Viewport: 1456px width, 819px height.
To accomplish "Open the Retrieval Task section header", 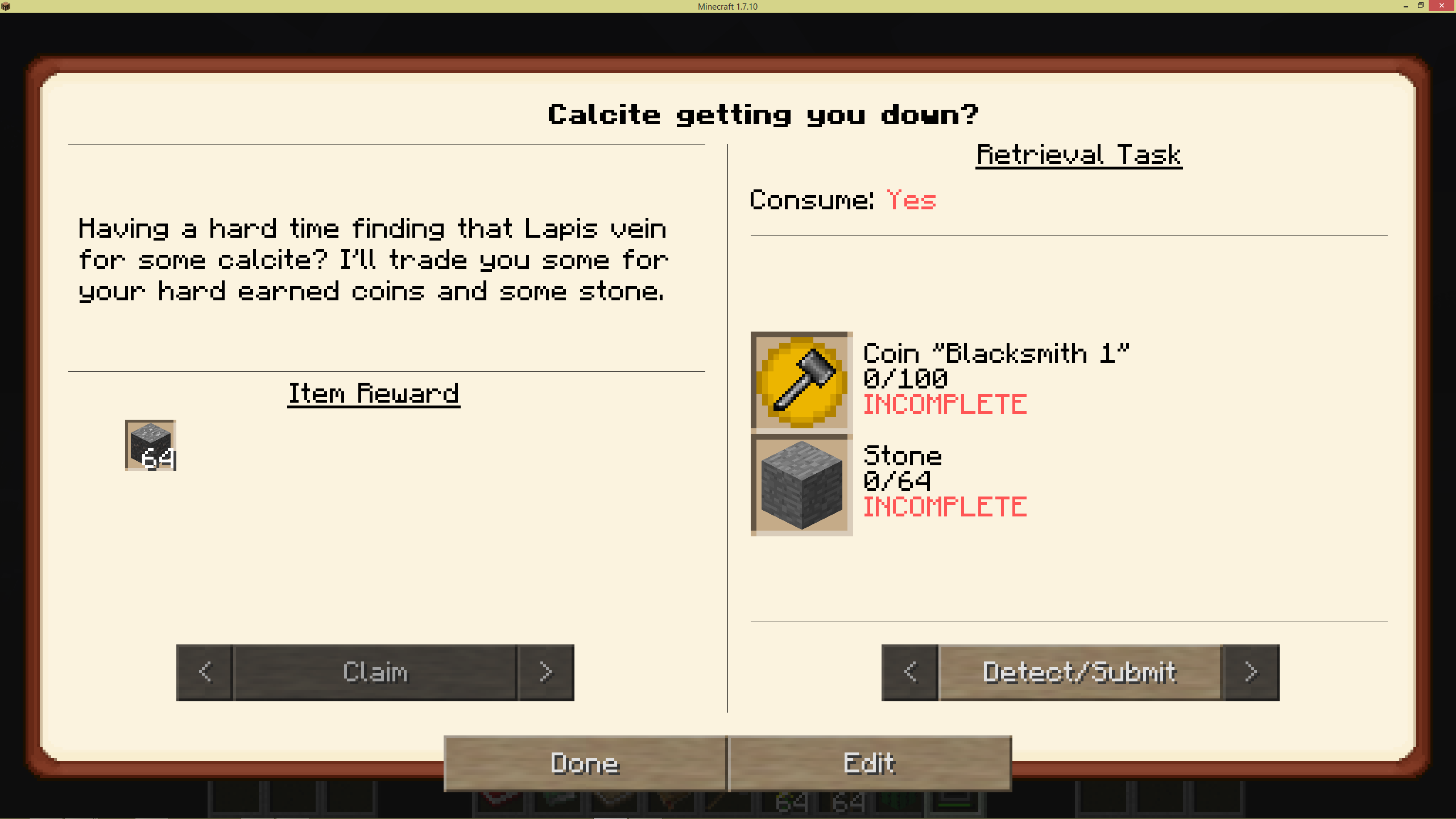I will [1078, 154].
